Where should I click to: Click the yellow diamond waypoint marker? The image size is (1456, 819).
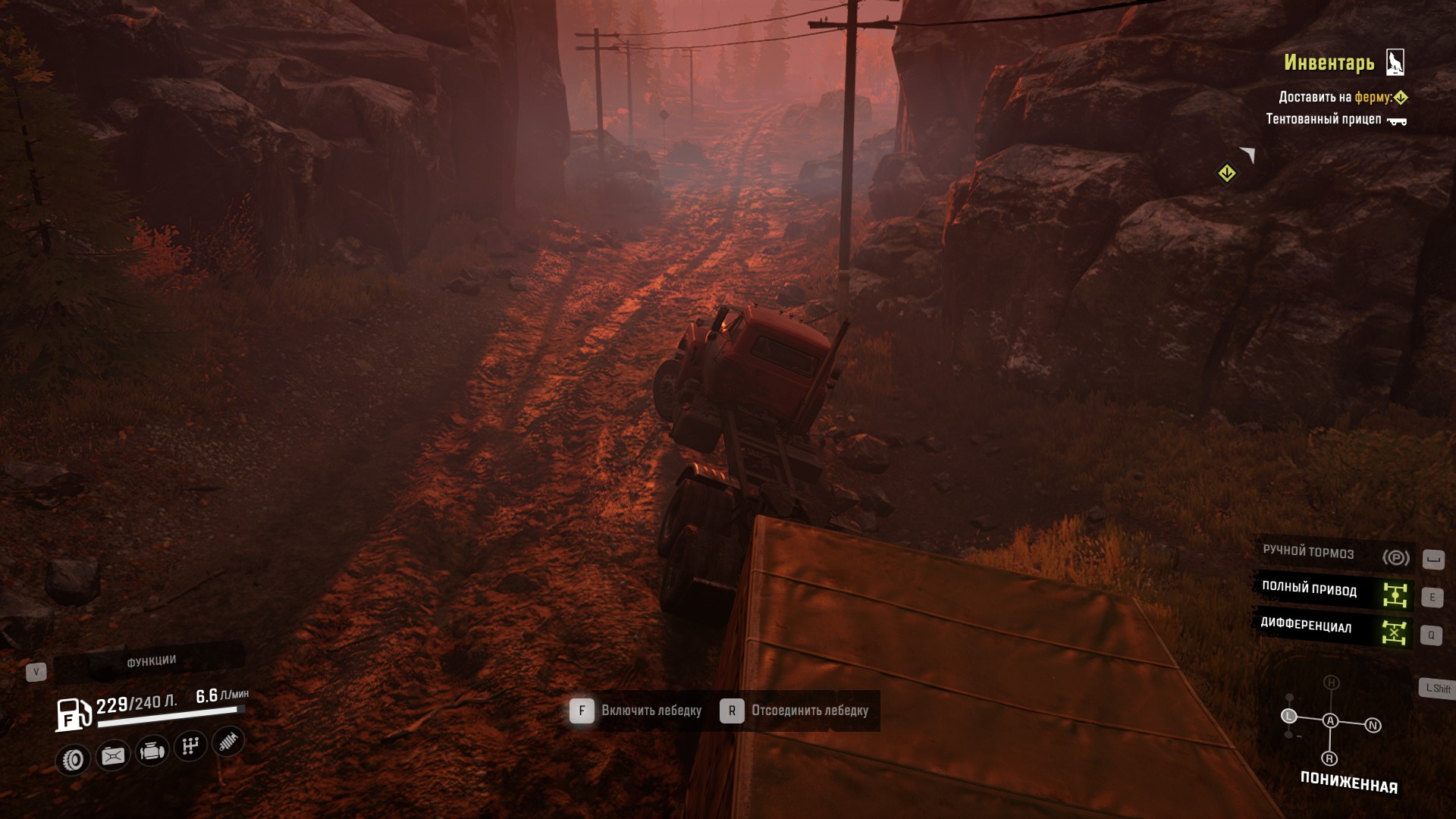tap(1226, 174)
